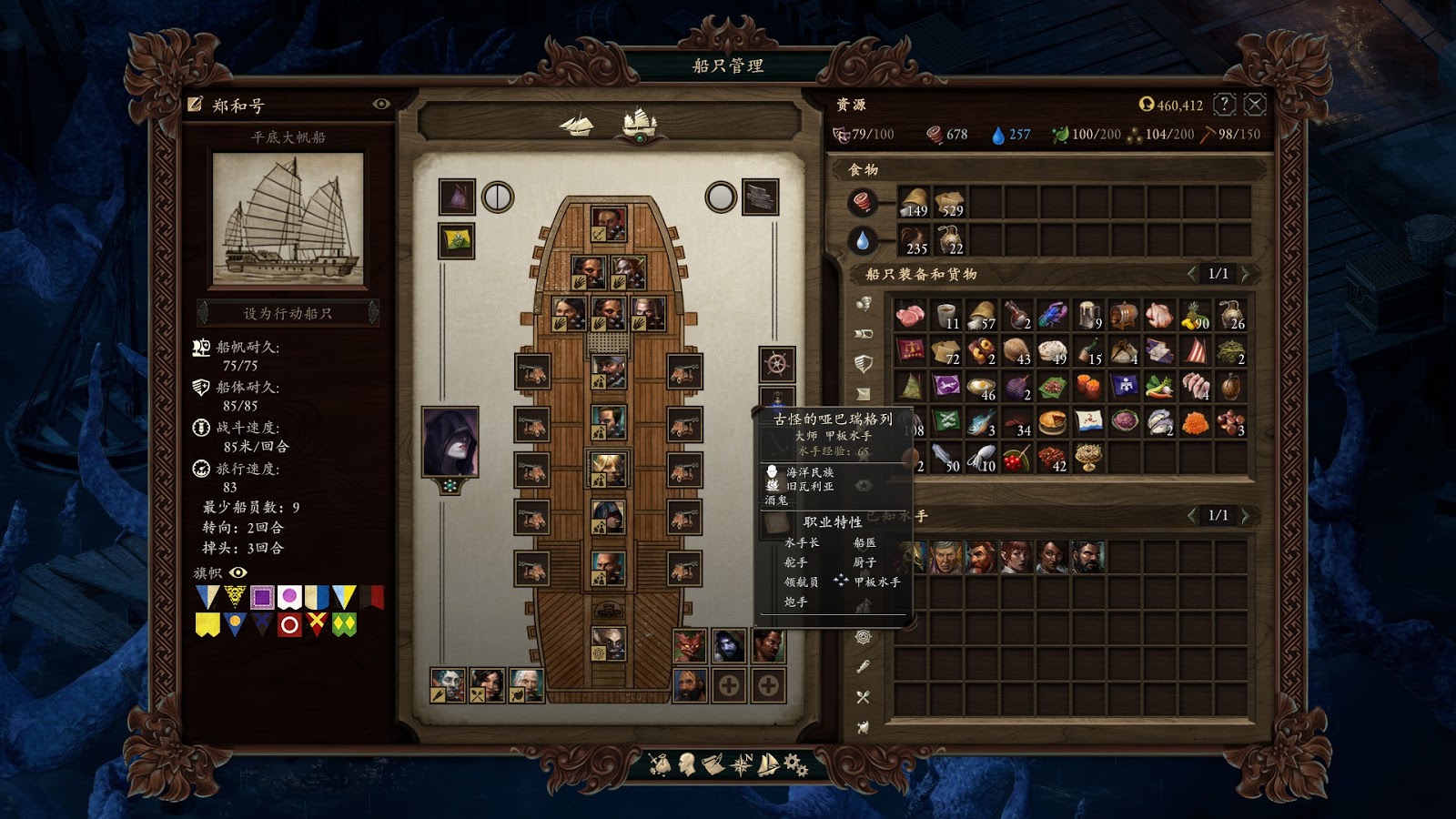Click the 设为行动船只 button
This screenshot has width=1456, height=819.
point(288,313)
